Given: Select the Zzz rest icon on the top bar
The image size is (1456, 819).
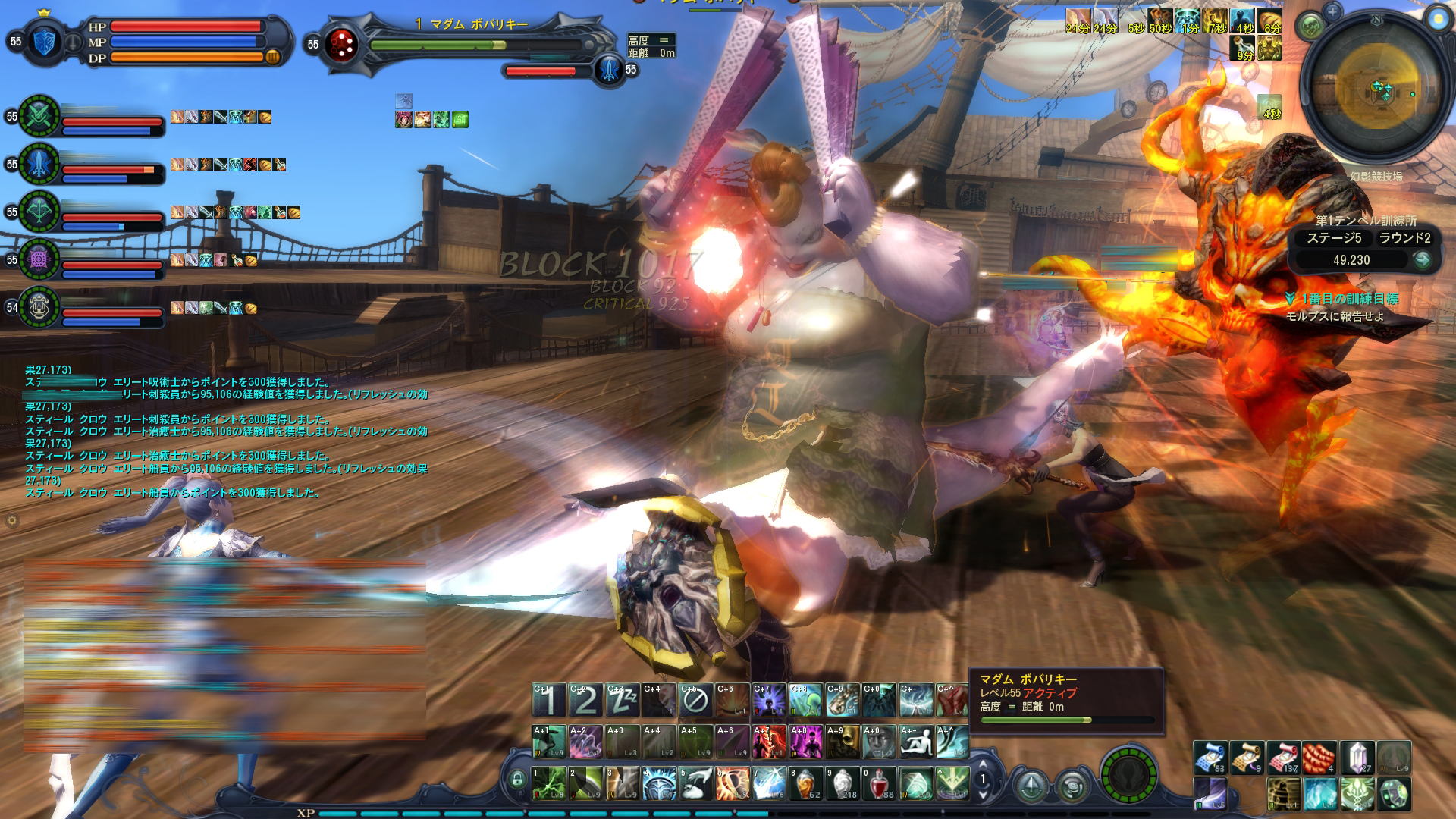Looking at the screenshot, I should tap(622, 701).
